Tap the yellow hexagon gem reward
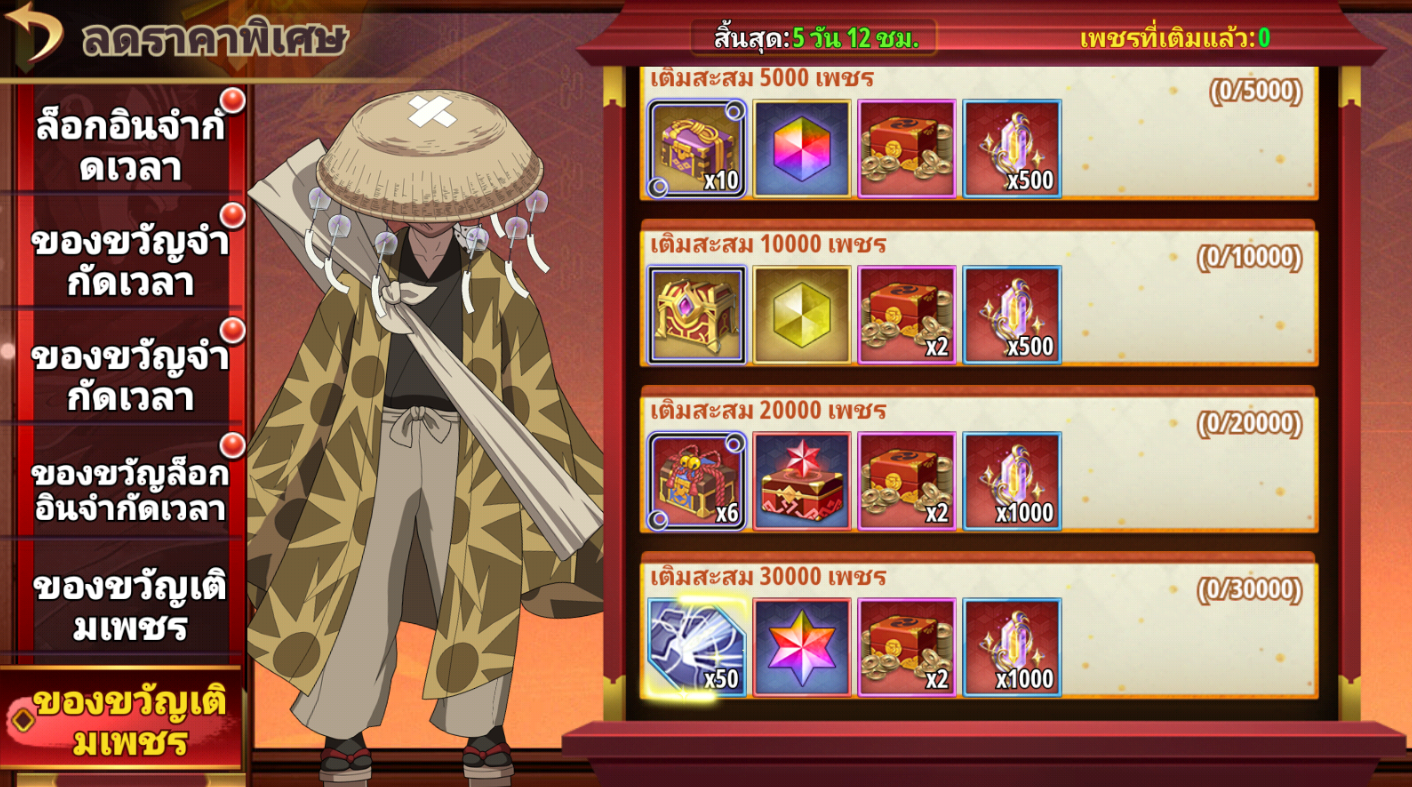1412x787 pixels. (802, 315)
